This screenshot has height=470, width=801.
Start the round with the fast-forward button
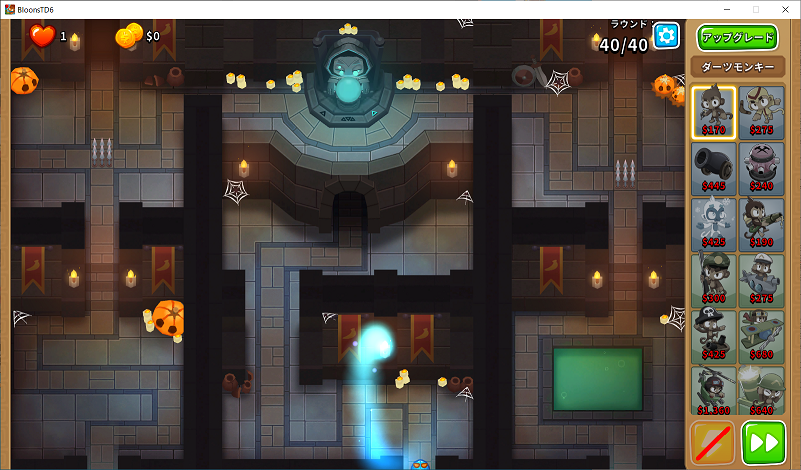tap(764, 443)
